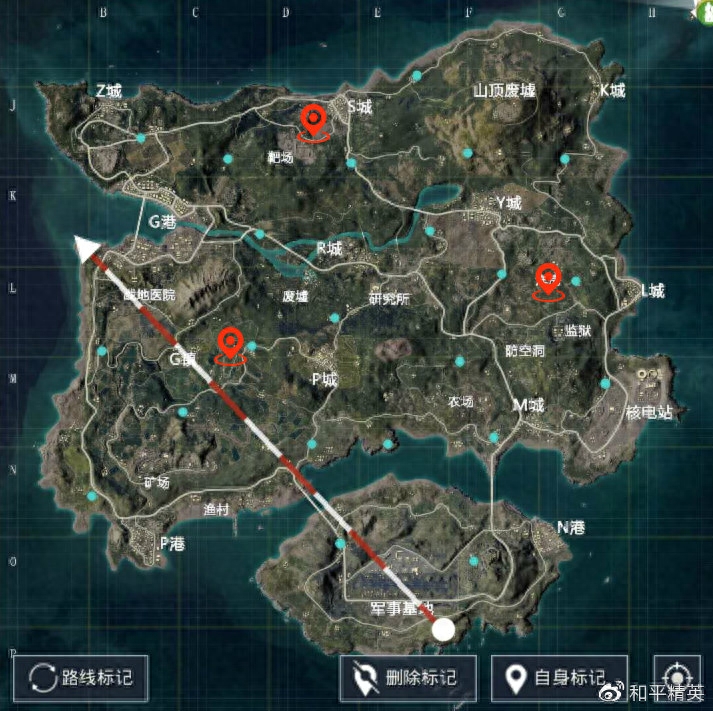Click the white flight path start circle
The height and width of the screenshot is (711, 713).
coord(442,629)
